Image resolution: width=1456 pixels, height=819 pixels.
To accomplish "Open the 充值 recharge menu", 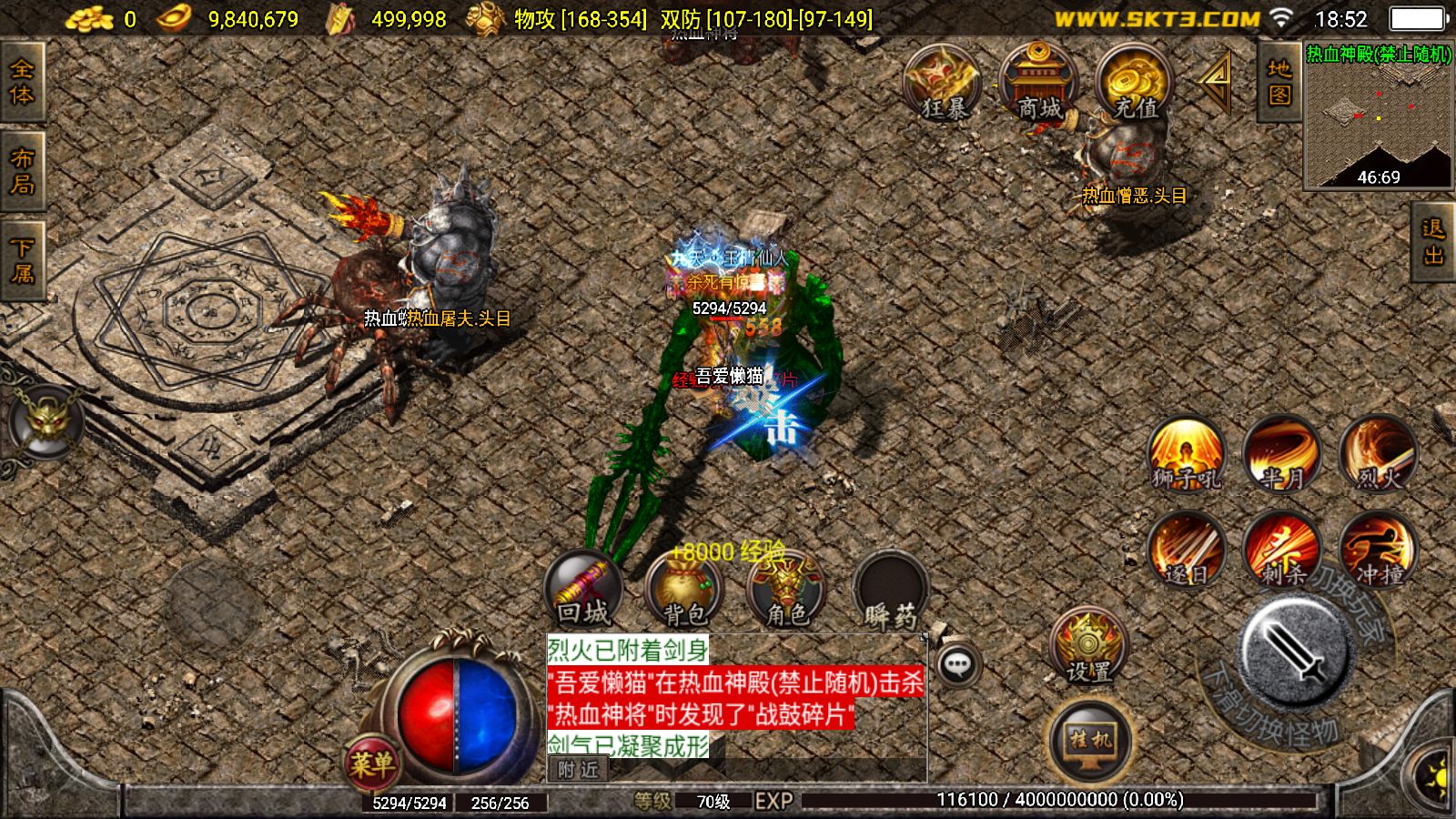I will [x=1135, y=84].
